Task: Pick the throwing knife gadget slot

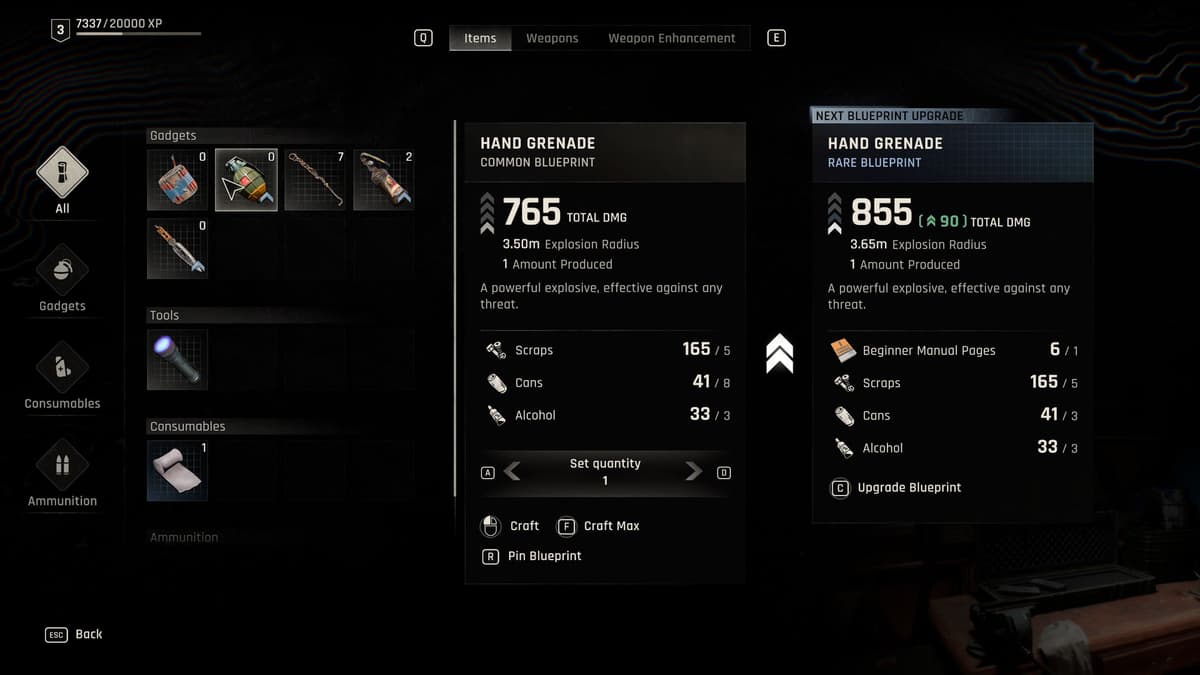Action: [177, 249]
